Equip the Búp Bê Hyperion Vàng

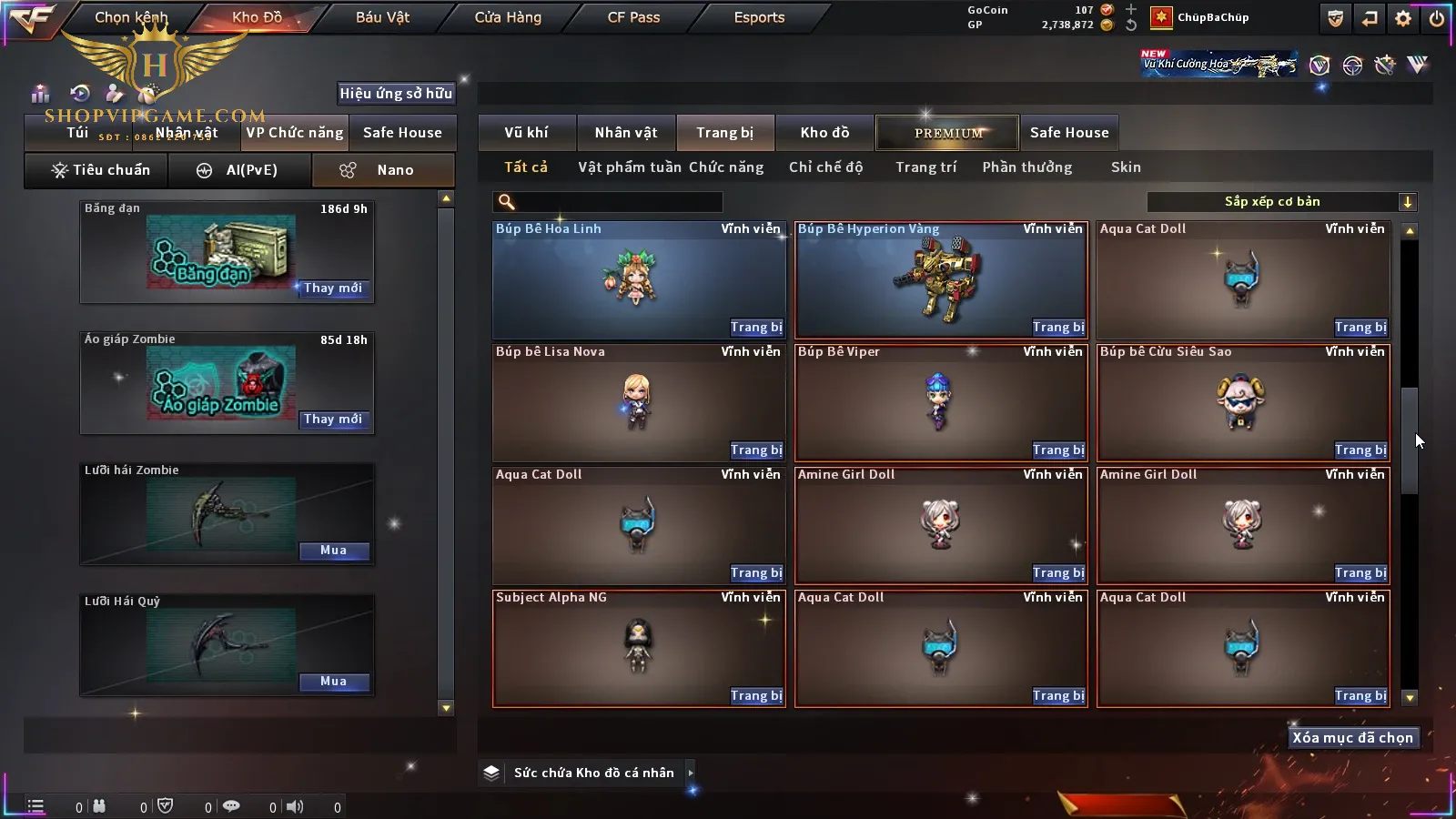coord(1057,328)
